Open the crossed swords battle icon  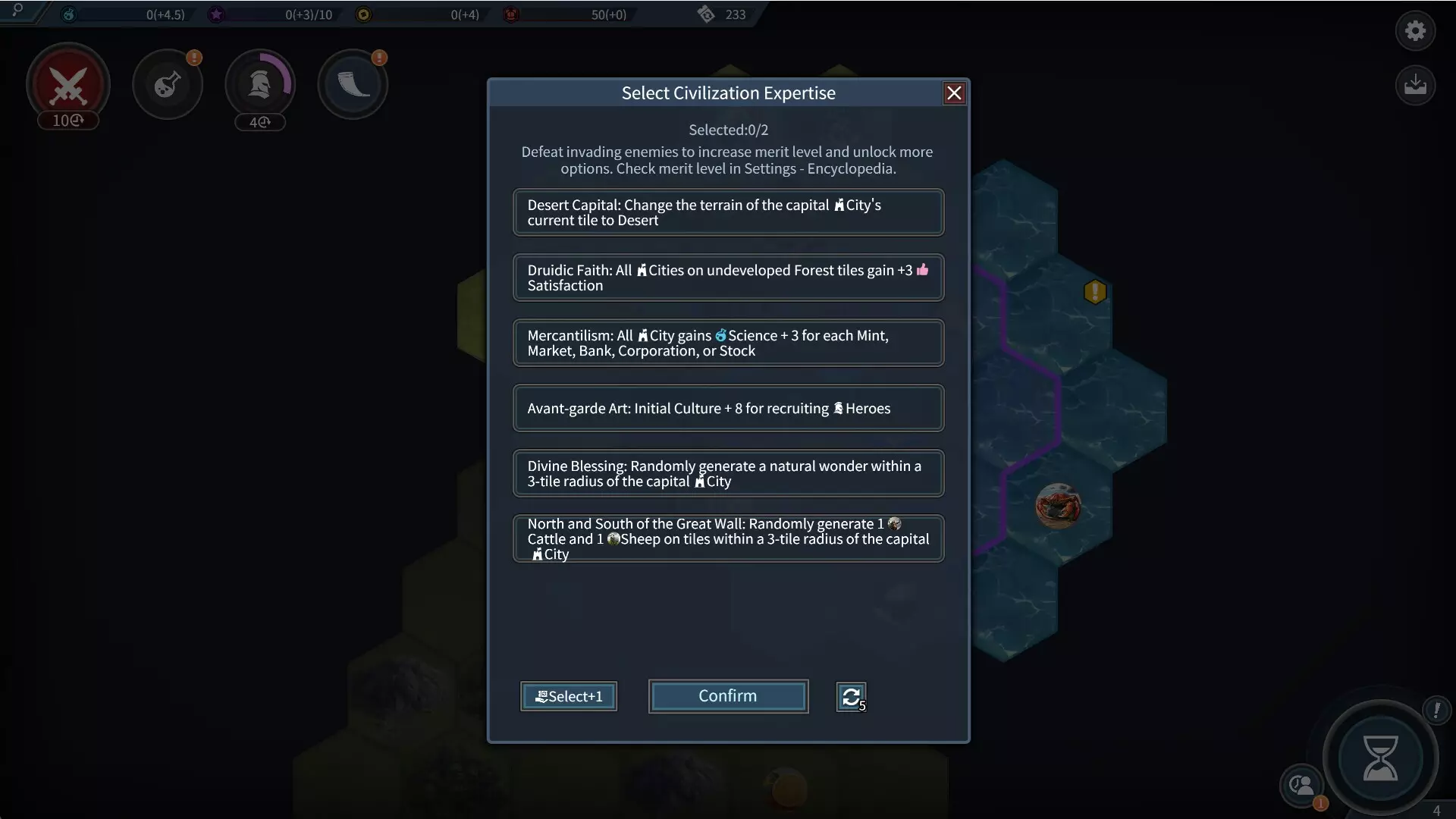click(x=68, y=84)
